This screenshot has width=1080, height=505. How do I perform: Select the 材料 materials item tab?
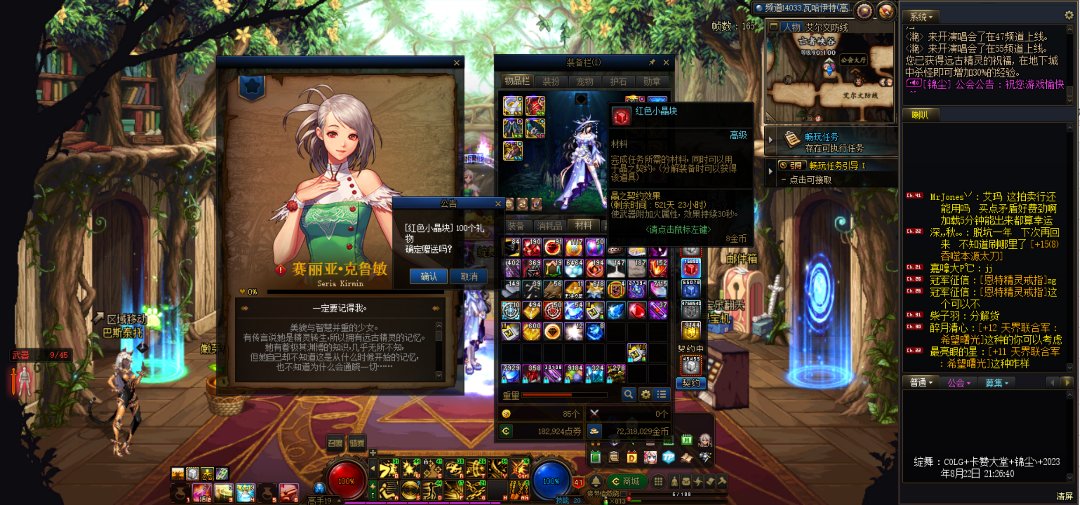click(583, 226)
